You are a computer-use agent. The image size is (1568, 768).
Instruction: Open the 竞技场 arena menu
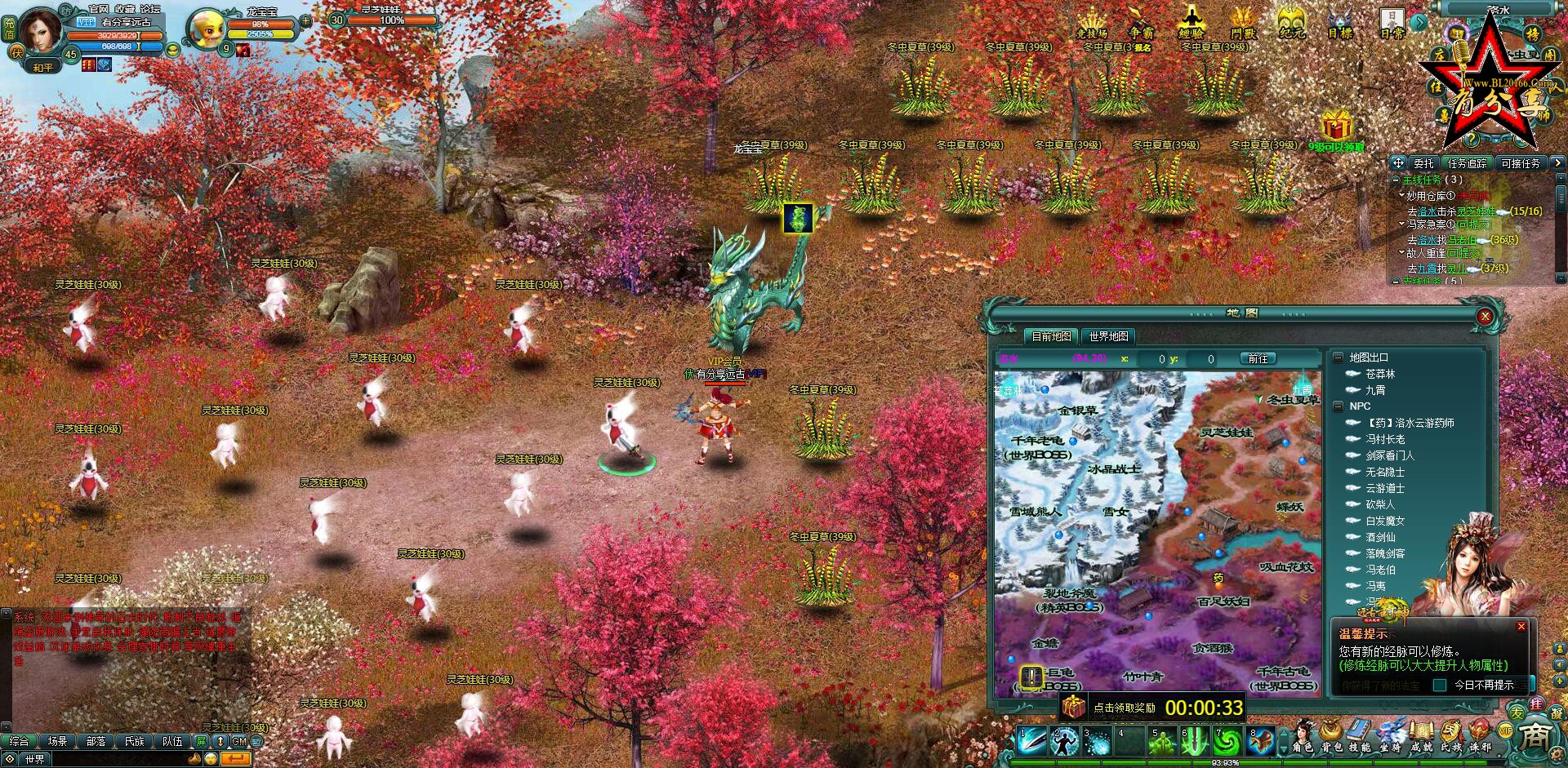coord(1091,23)
